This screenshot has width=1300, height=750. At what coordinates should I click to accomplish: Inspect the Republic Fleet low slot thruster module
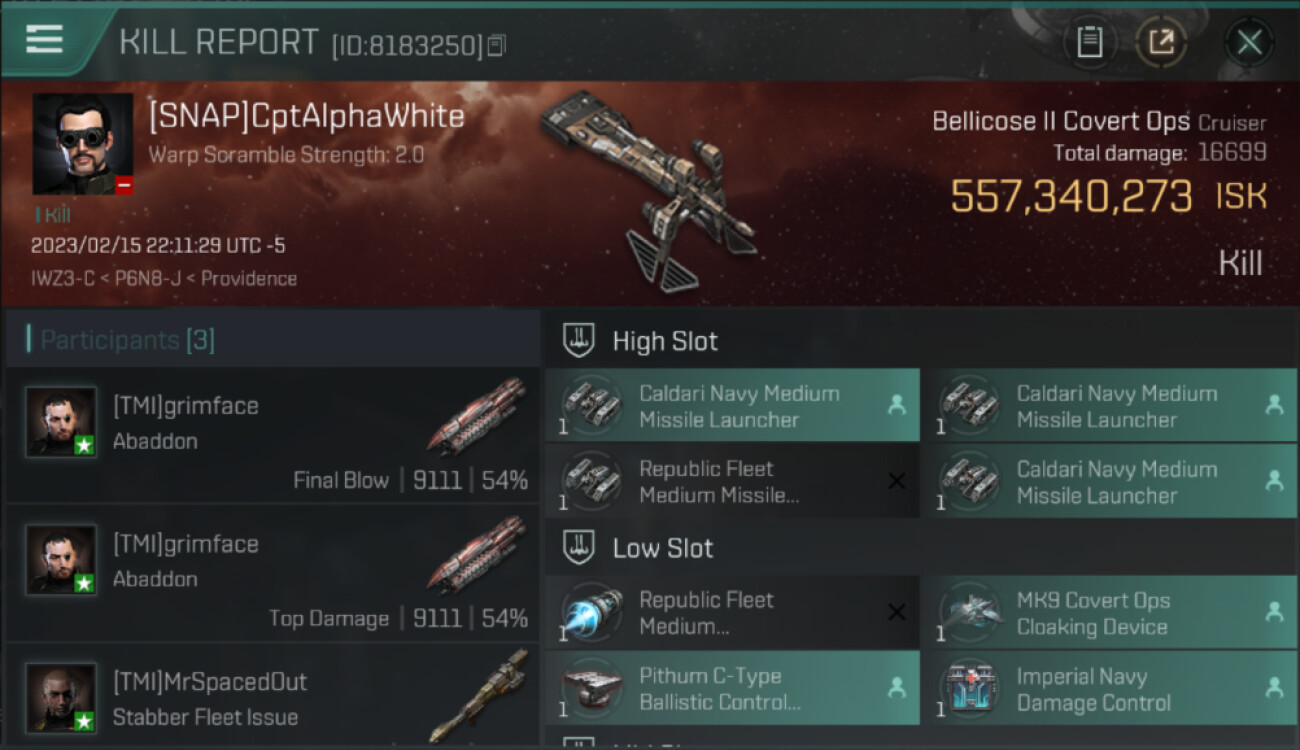coord(732,613)
